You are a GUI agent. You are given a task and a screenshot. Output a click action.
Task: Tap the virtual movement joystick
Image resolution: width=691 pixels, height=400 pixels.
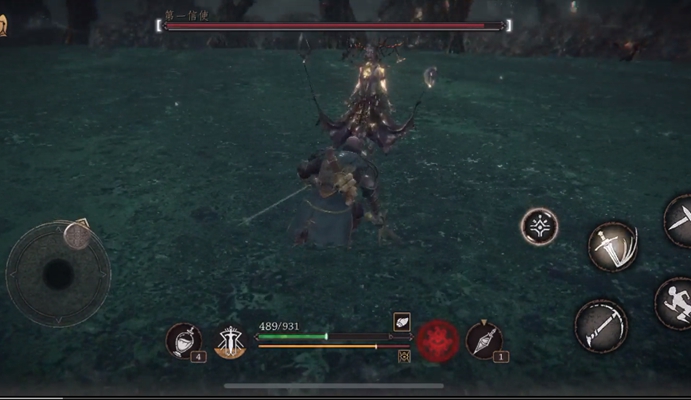tap(58, 273)
